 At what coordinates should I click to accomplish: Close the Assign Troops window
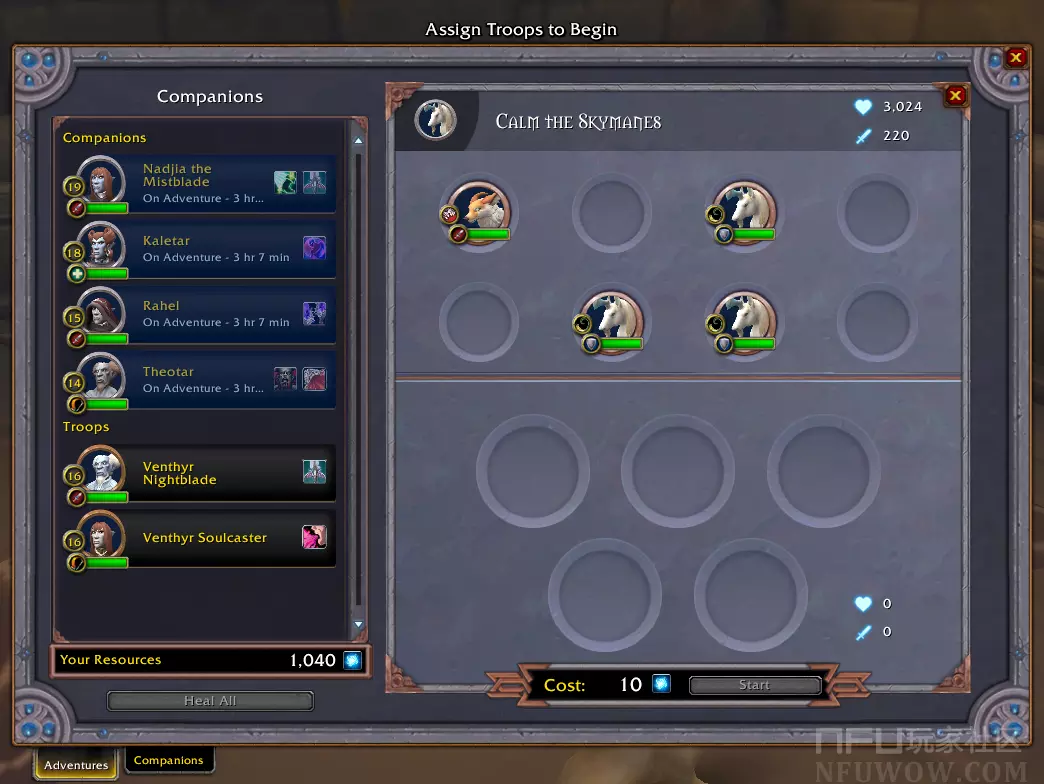[x=1016, y=58]
